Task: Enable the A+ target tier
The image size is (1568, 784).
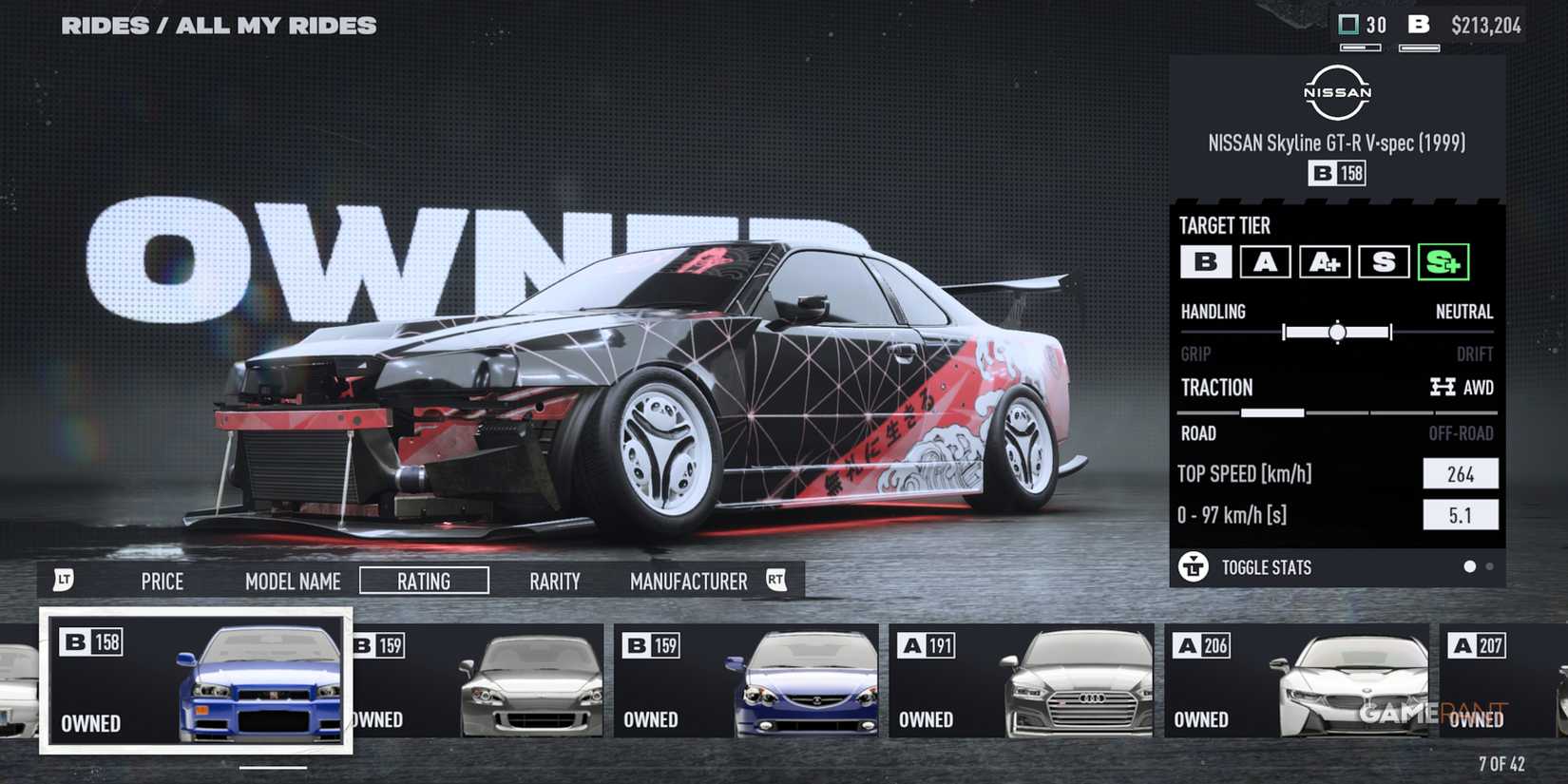Action: coord(1325,263)
